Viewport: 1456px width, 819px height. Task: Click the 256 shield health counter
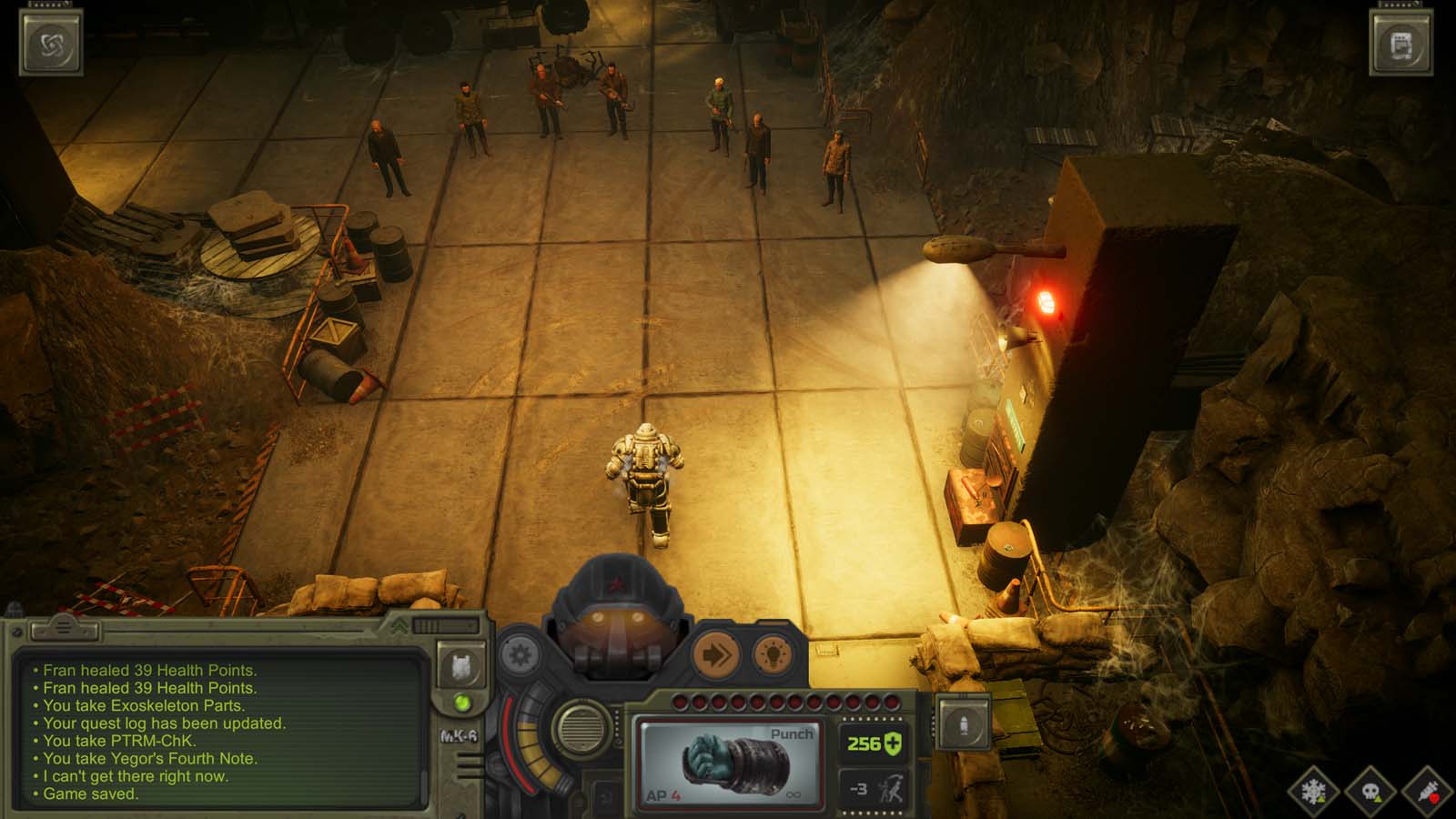coord(872,743)
